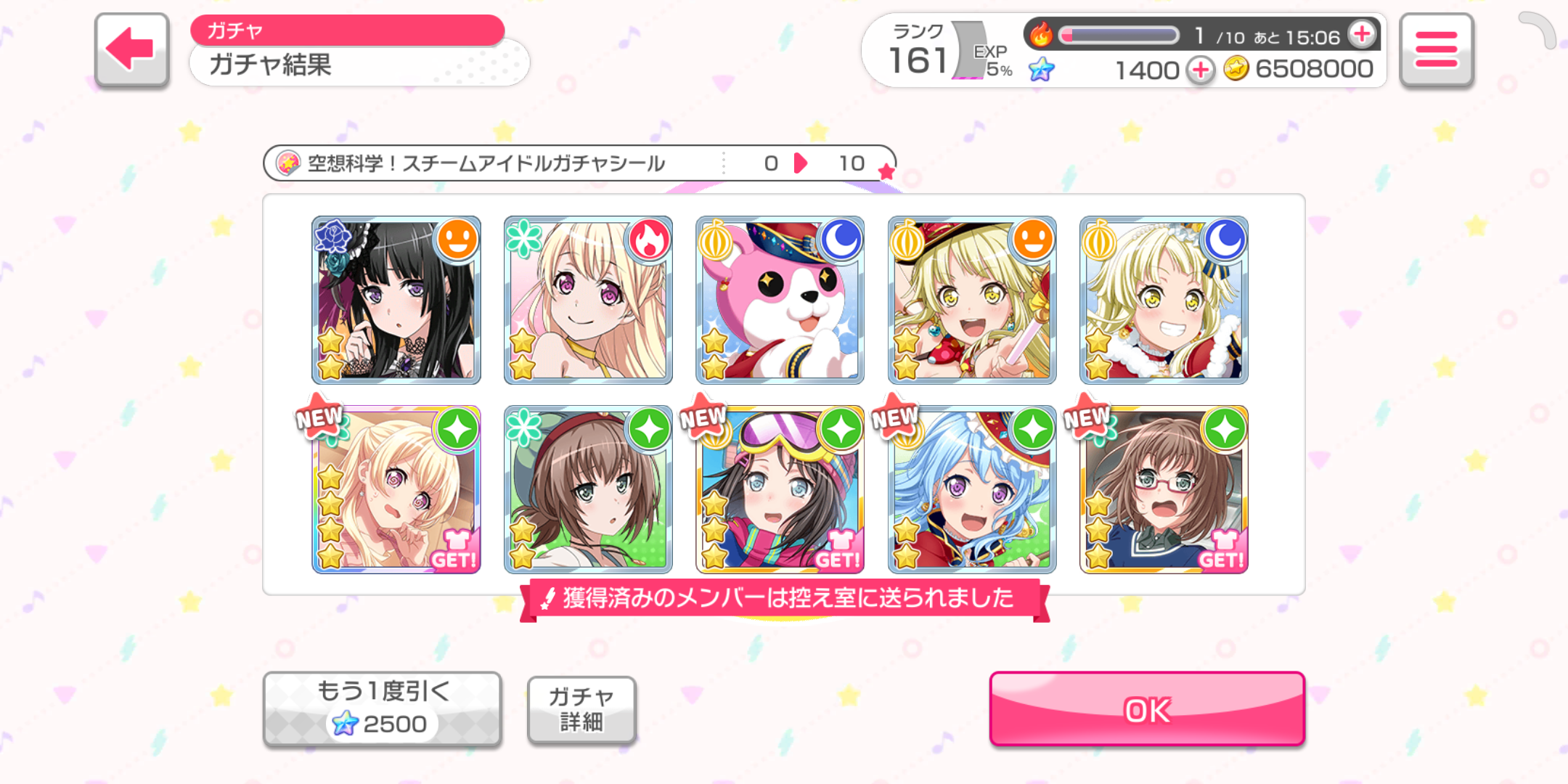Screen dimensions: 1568x784
Task: View the red glasses girl card
Action: (x=1164, y=489)
